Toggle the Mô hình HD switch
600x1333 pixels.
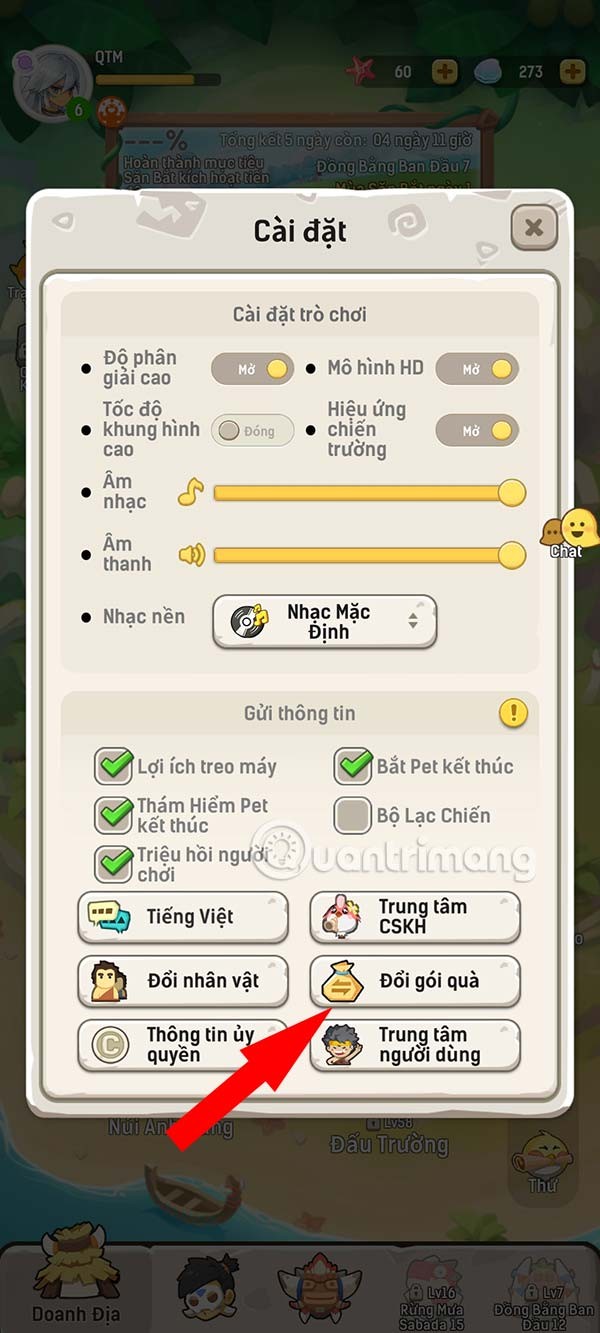click(477, 369)
